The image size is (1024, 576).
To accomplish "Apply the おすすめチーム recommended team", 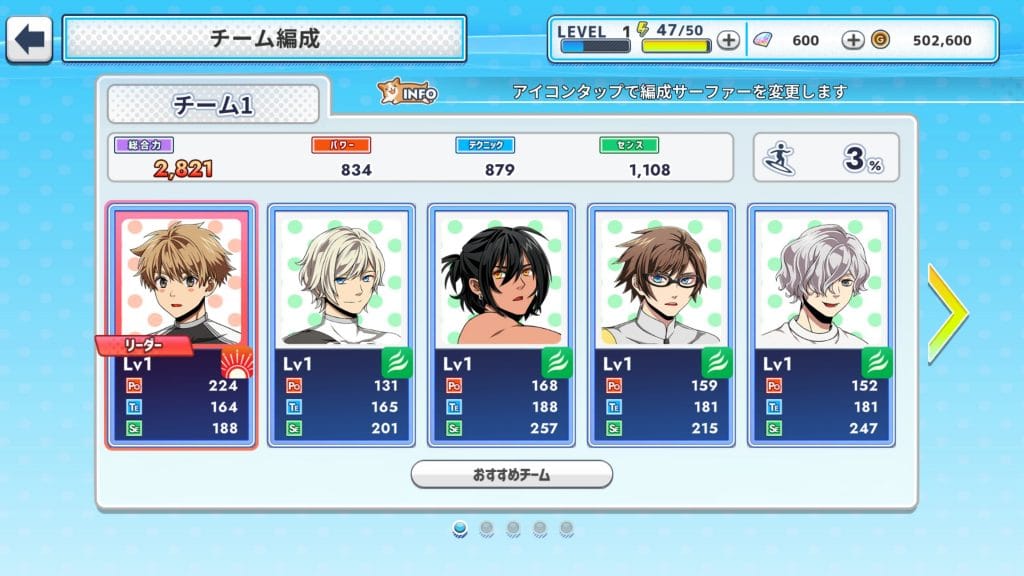I will coord(511,474).
